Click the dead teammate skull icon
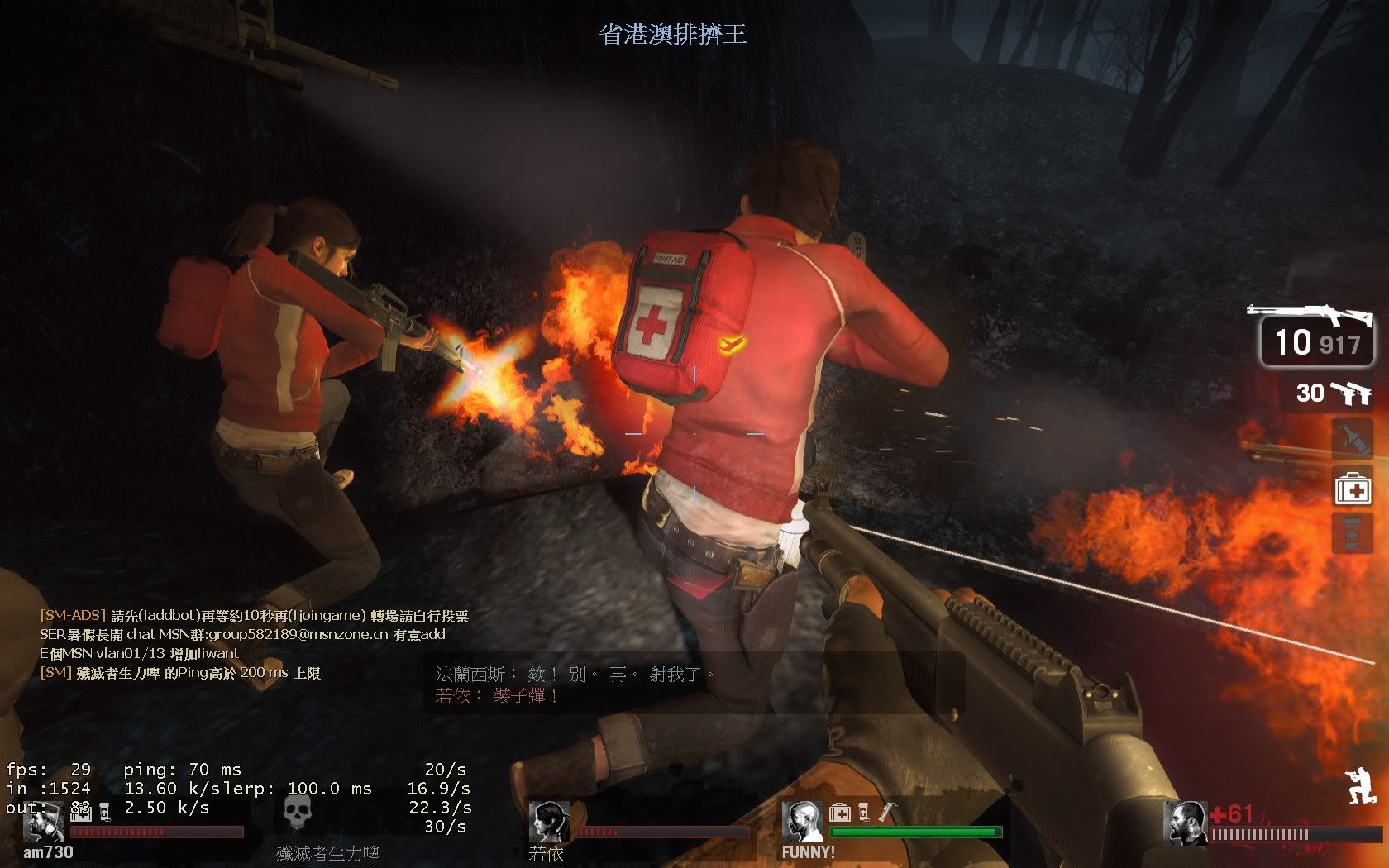 (297, 814)
